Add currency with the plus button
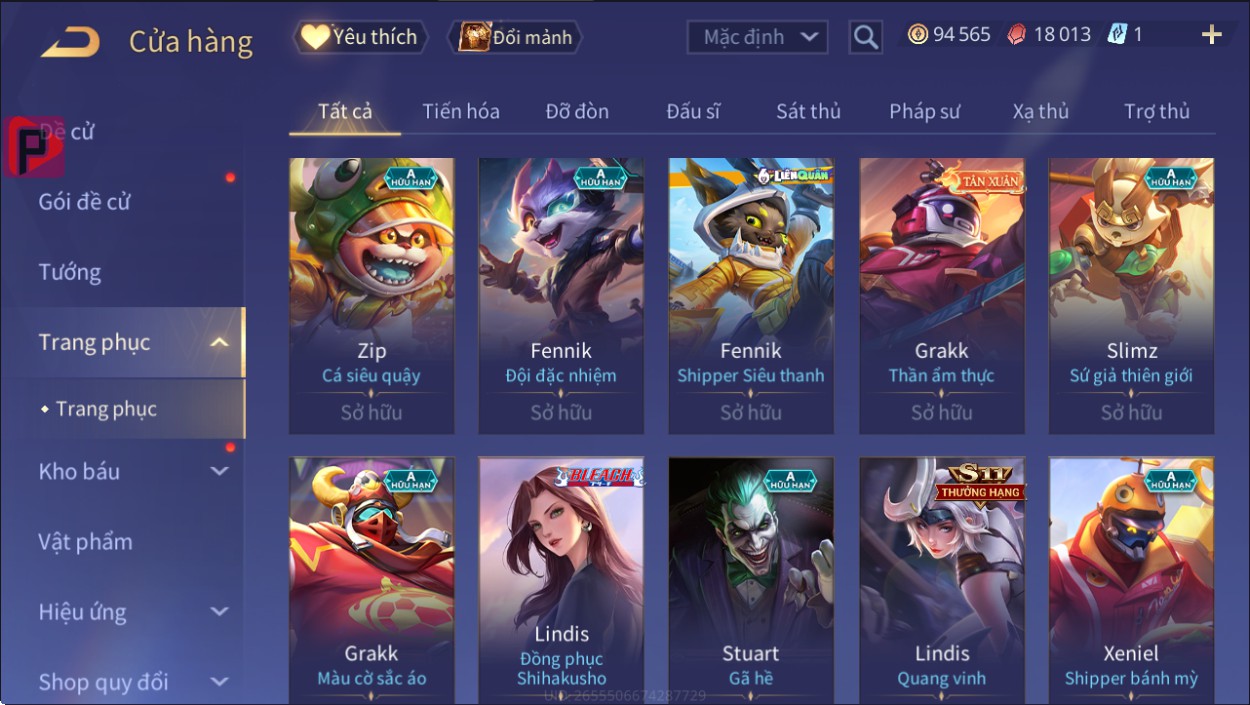 point(1211,35)
